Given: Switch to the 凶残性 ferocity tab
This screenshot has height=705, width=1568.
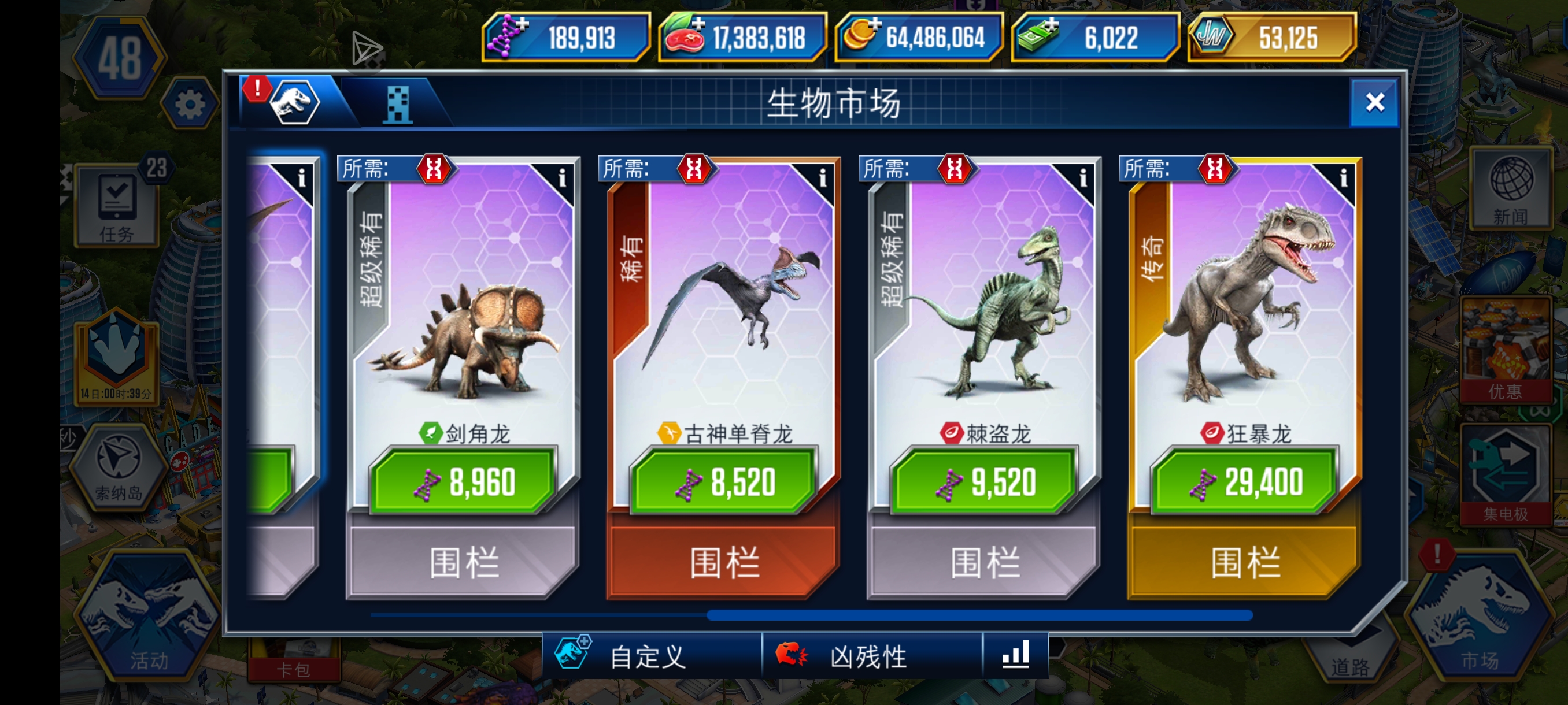Looking at the screenshot, I should 867,656.
